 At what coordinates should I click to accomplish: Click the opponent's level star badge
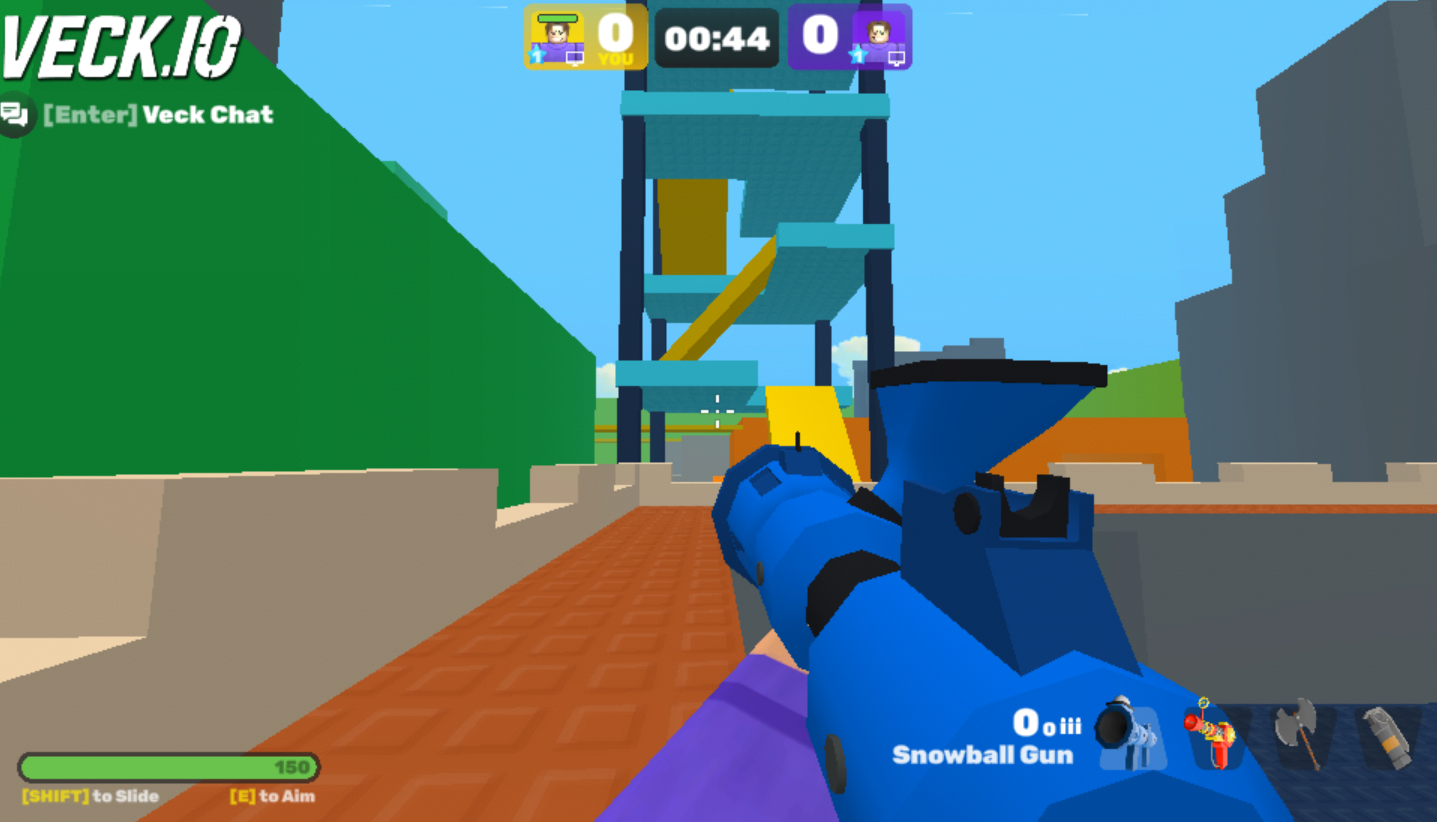(860, 53)
